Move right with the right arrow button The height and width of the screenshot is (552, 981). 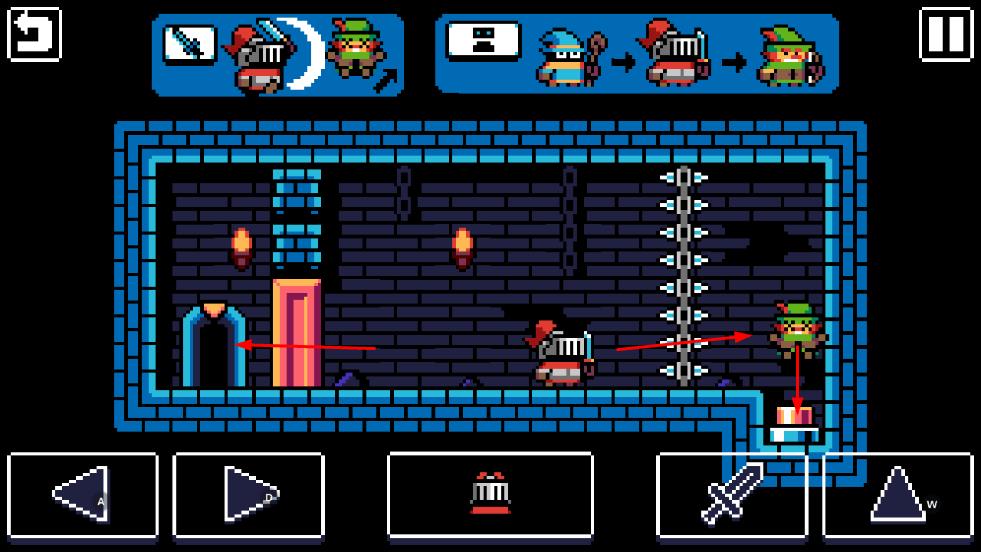click(x=248, y=494)
